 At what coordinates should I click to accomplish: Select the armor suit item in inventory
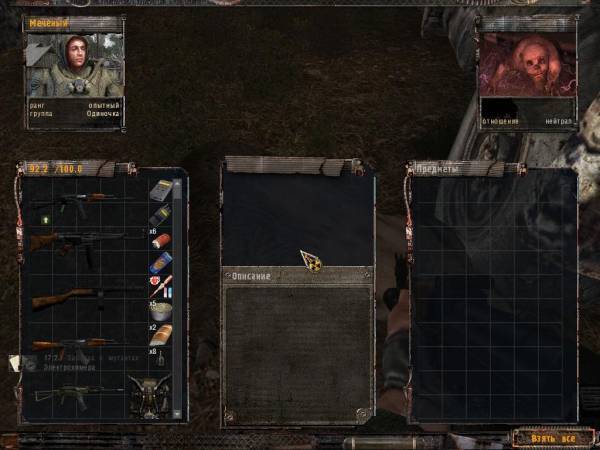tap(152, 397)
